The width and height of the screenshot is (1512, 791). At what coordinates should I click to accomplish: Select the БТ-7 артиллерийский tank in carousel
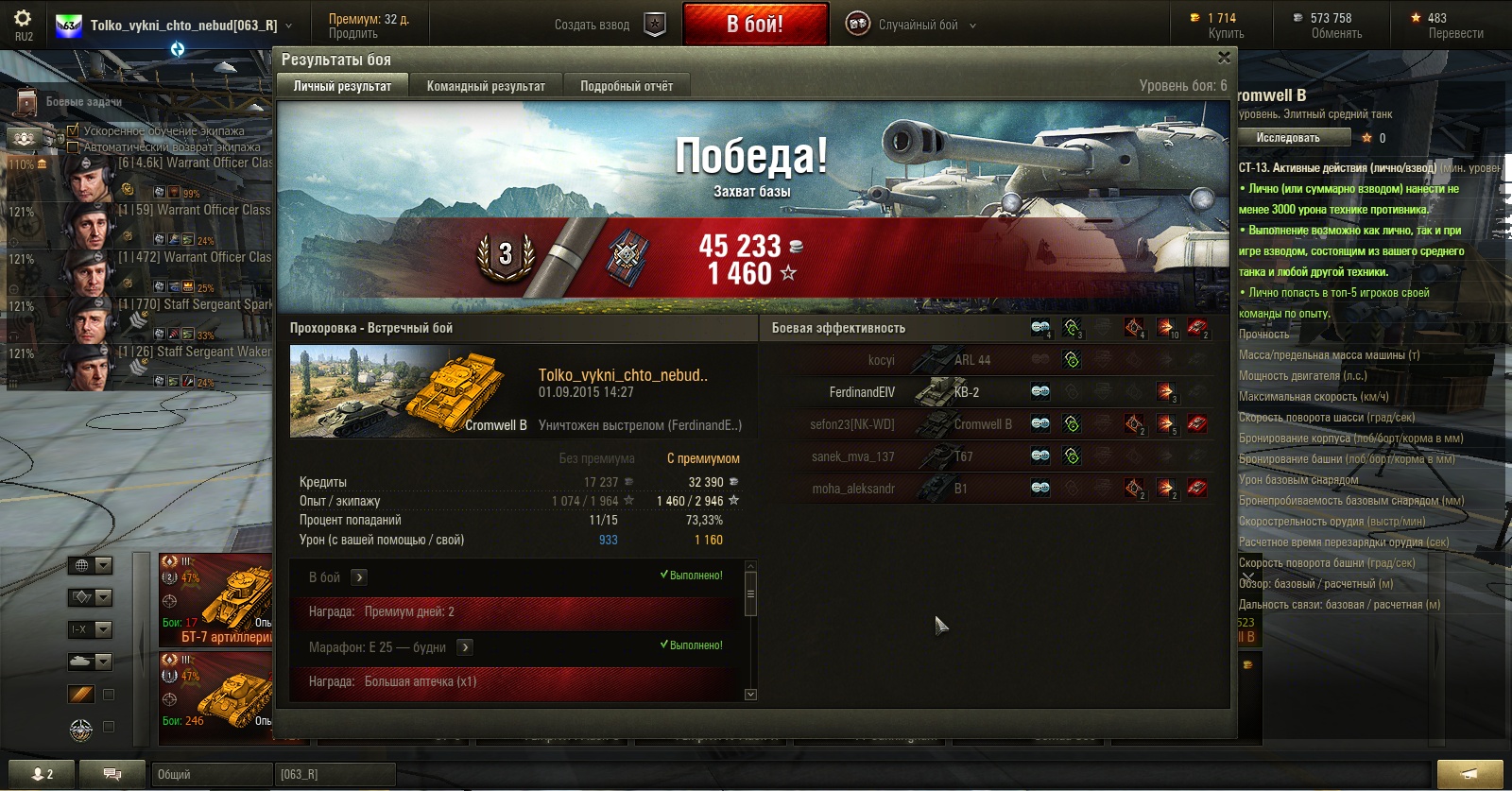click(217, 600)
